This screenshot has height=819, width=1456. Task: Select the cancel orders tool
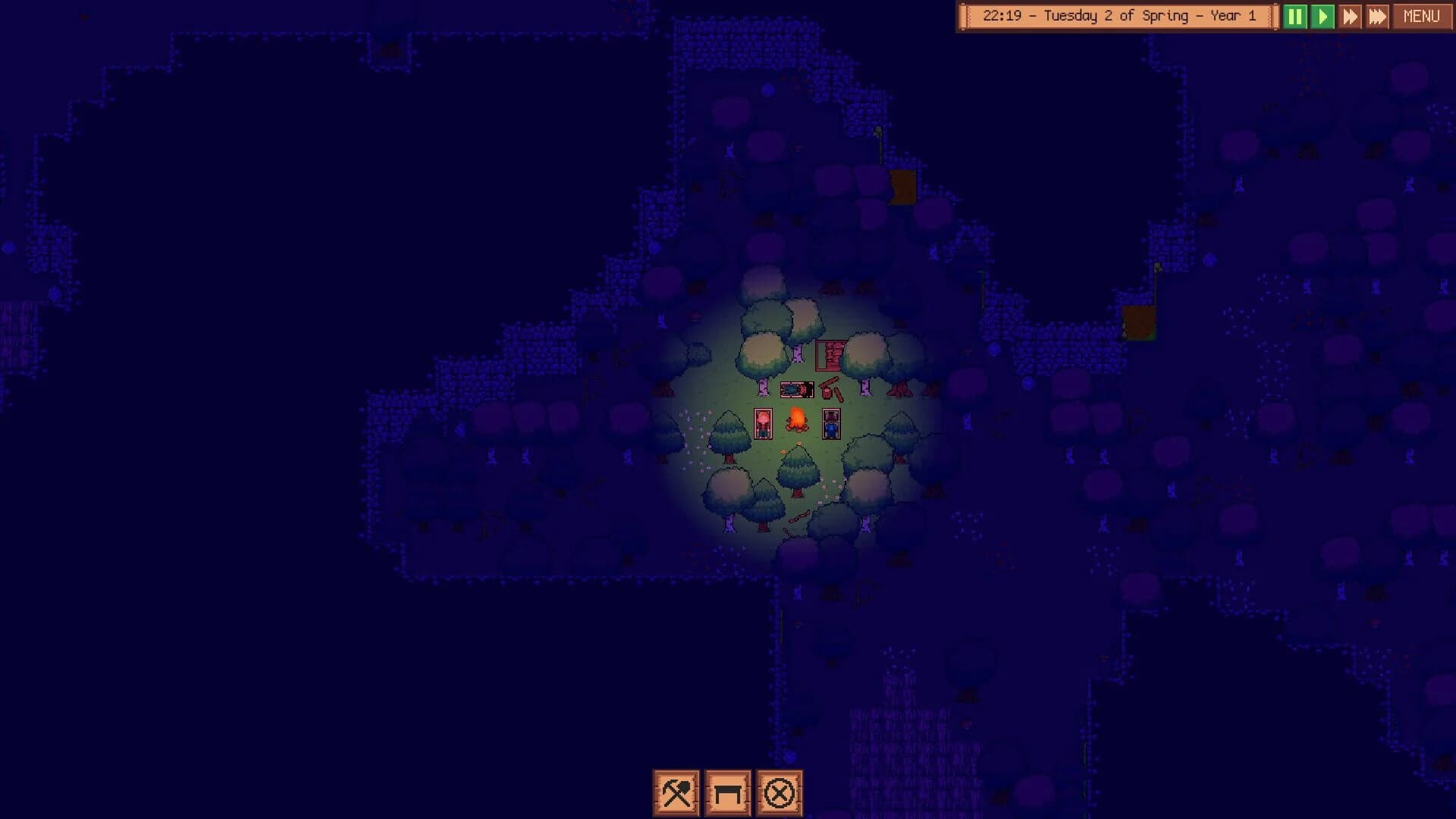(778, 789)
